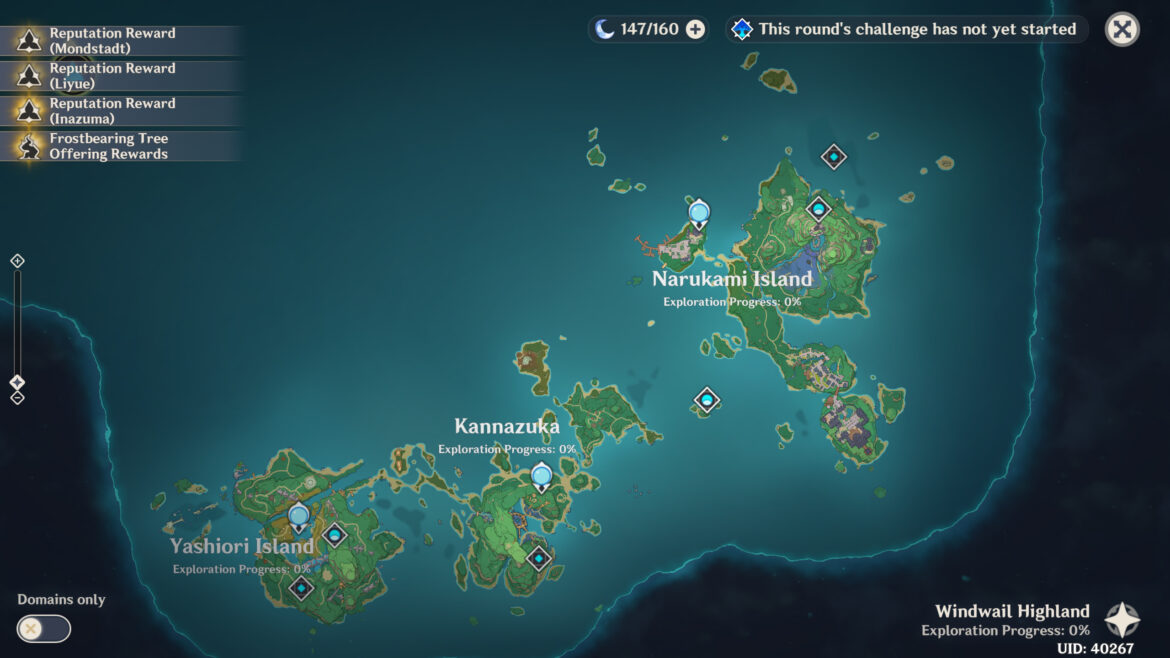1170x658 pixels.
Task: Select the northernmost waypoint in the sea
Action: (834, 156)
